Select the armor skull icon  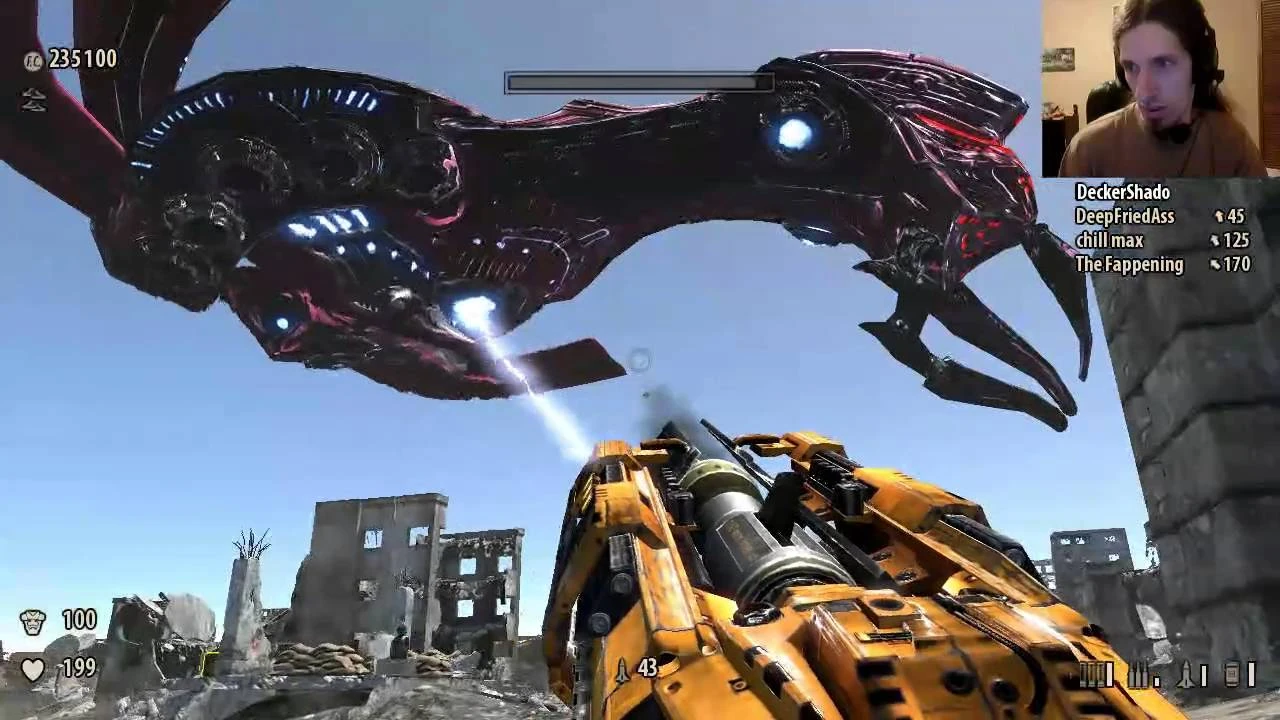[33, 620]
